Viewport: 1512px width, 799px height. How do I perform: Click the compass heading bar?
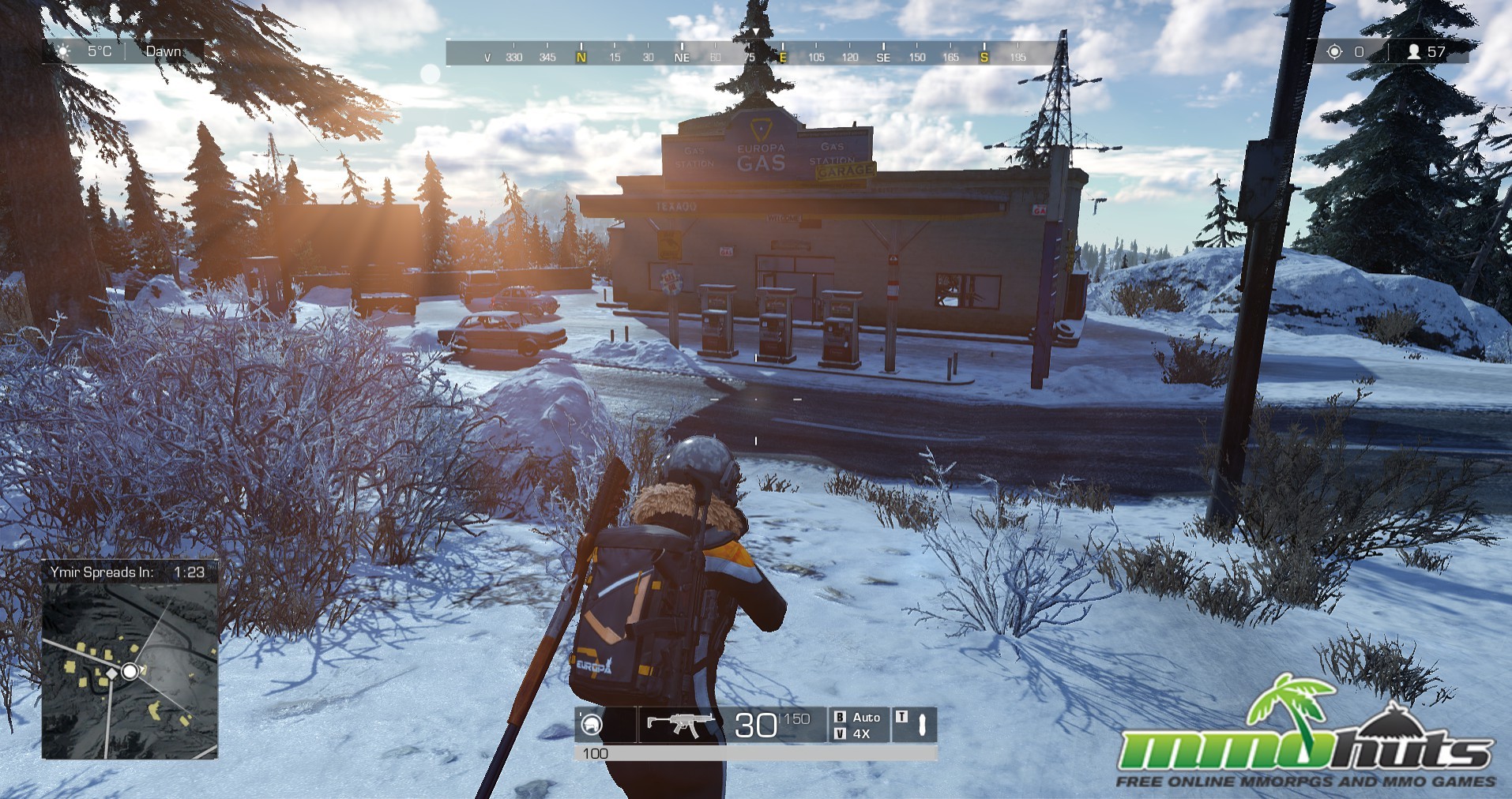pos(754,54)
